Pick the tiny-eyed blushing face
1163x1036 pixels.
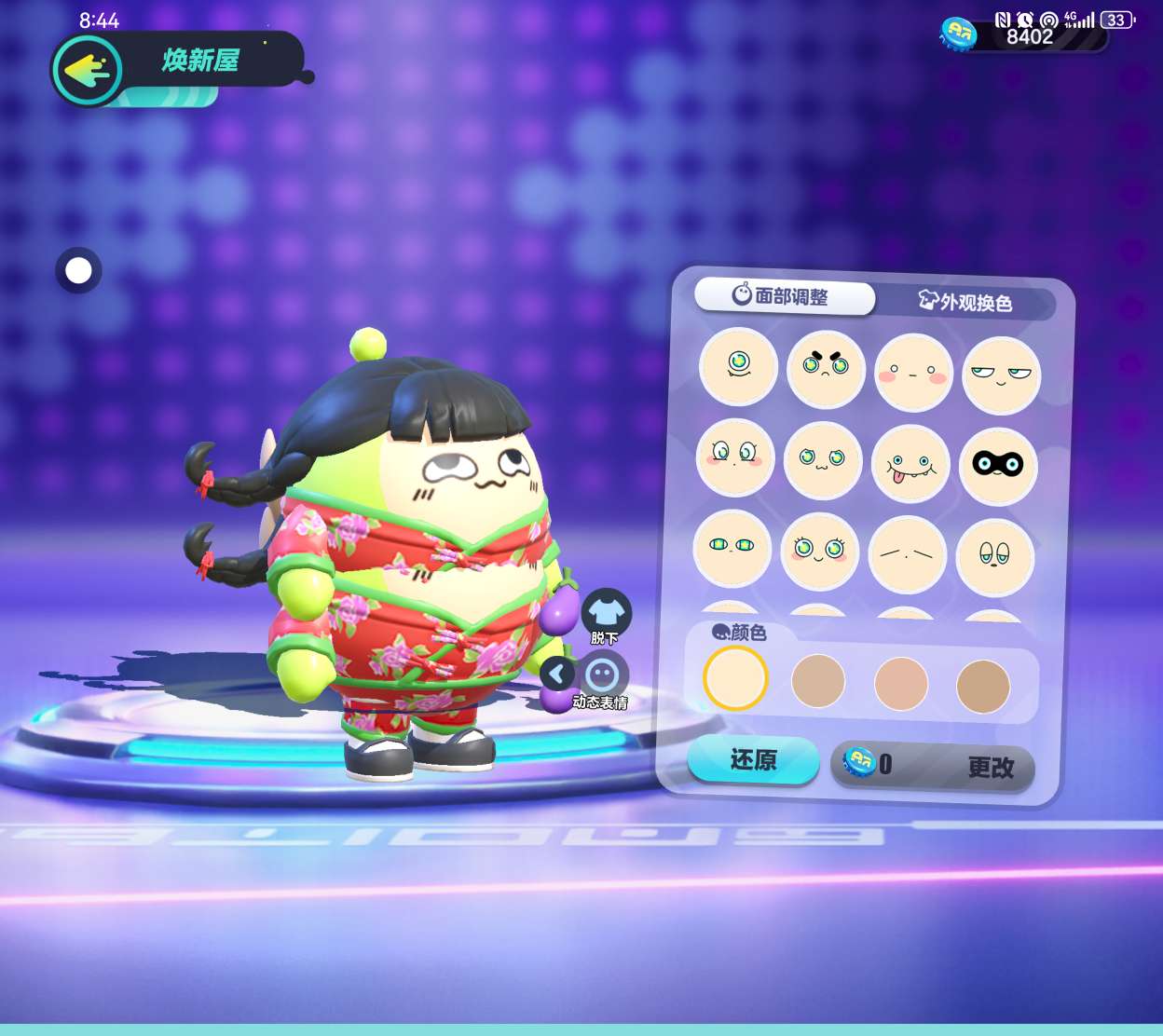(913, 374)
